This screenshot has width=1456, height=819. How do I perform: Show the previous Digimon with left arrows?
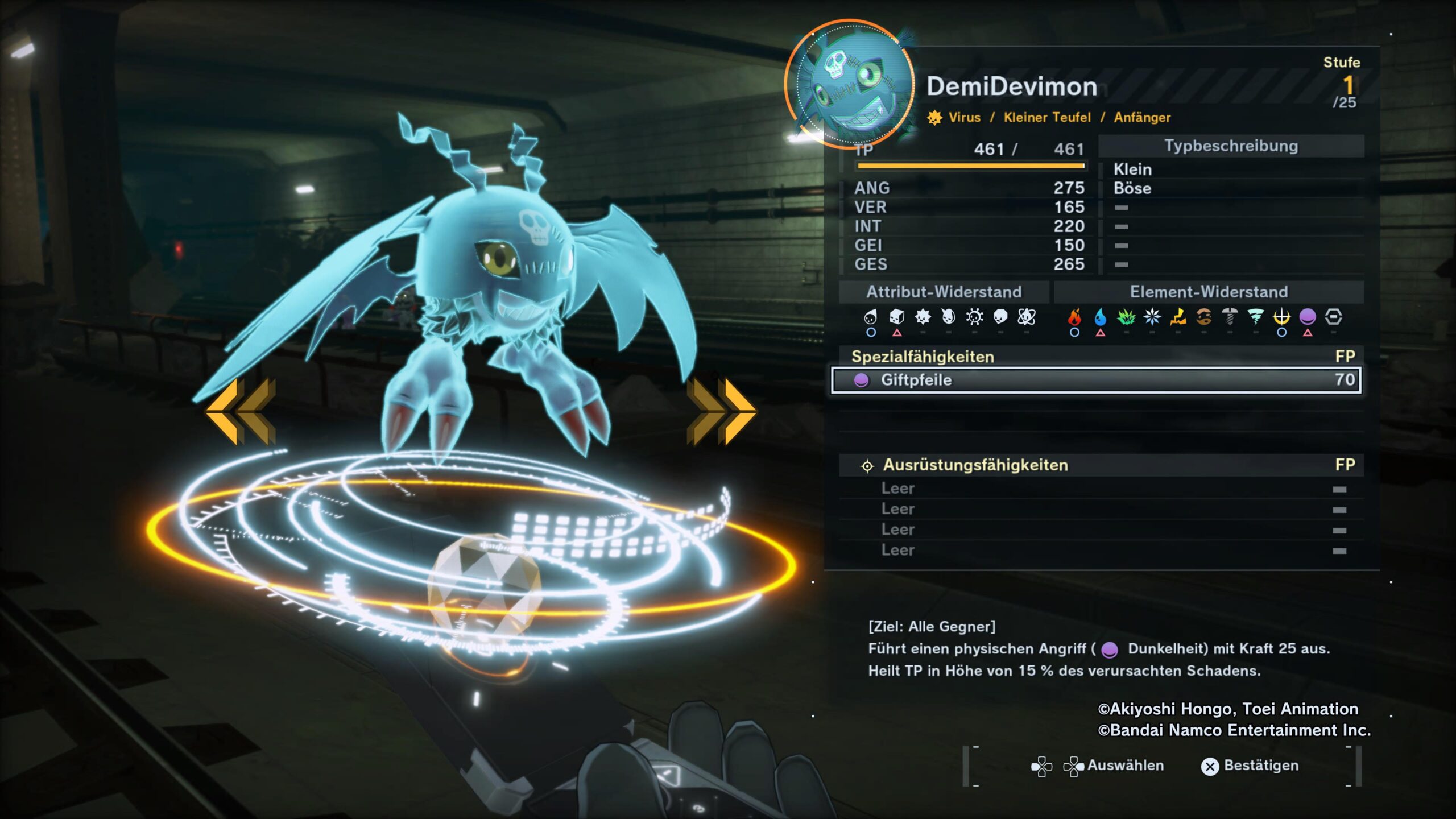[x=242, y=411]
